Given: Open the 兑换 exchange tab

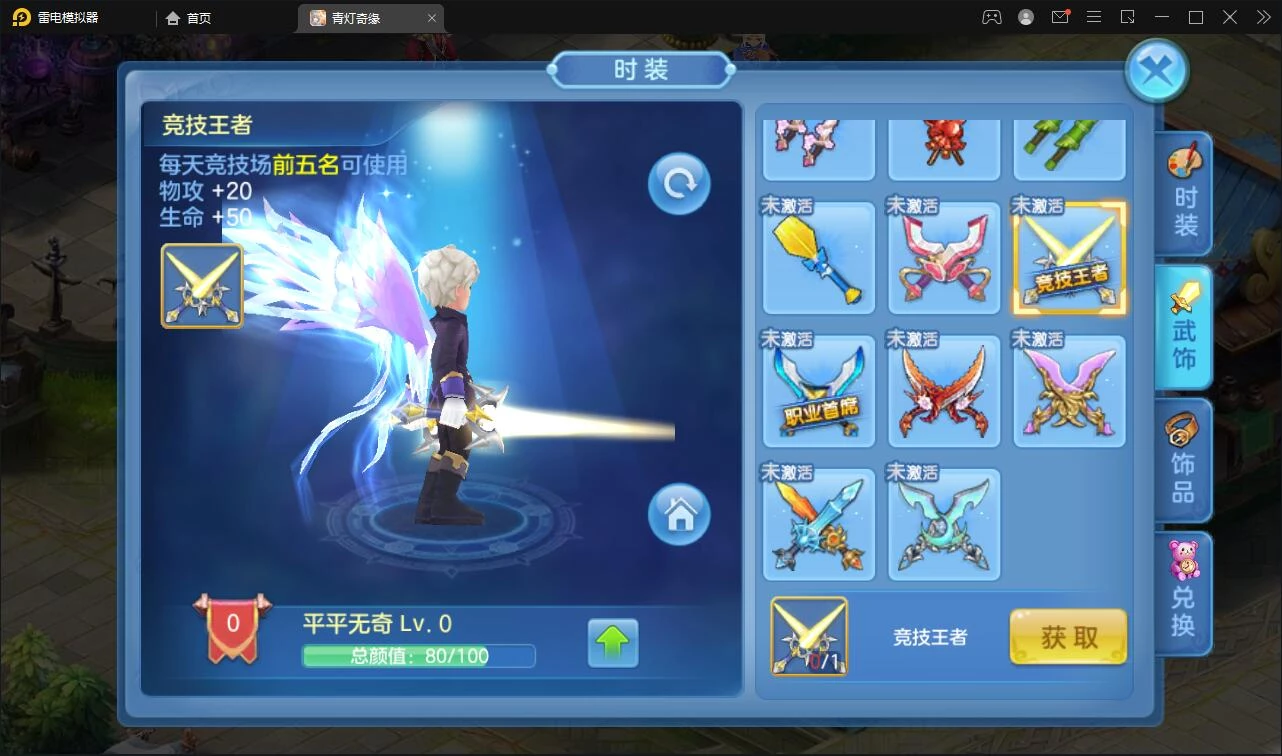Looking at the screenshot, I should 1185,594.
